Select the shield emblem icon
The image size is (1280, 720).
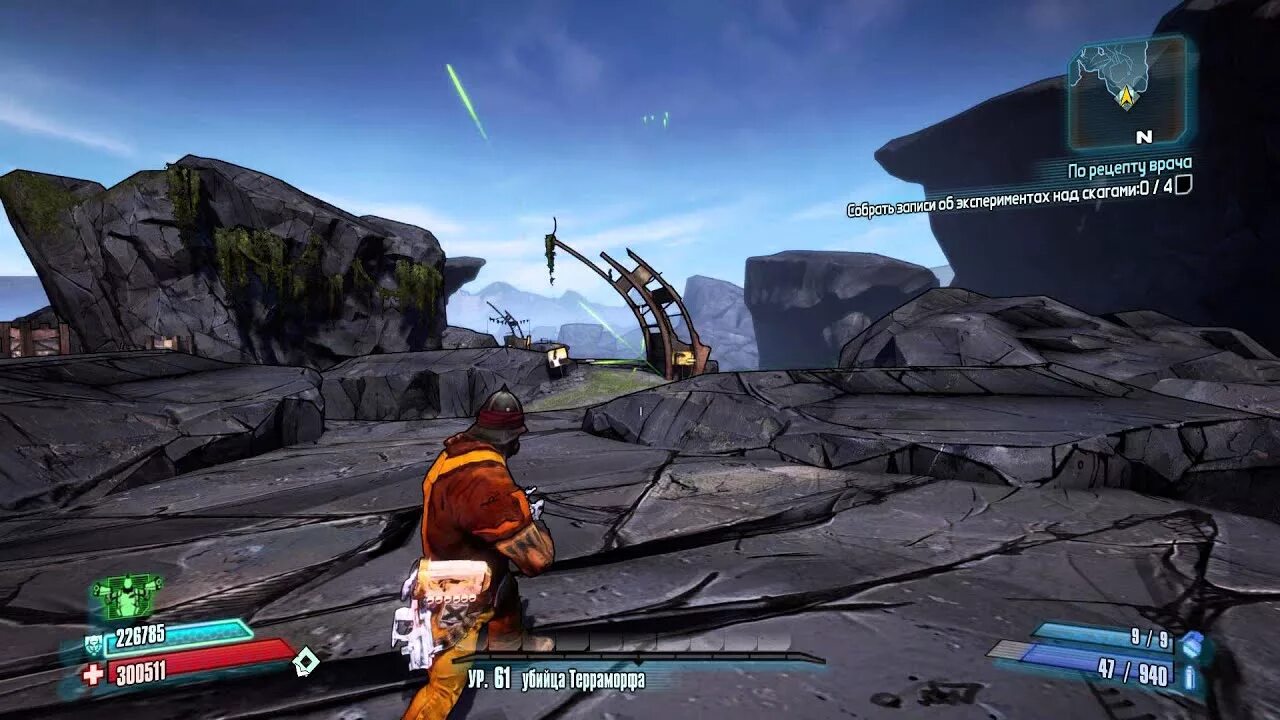93,644
